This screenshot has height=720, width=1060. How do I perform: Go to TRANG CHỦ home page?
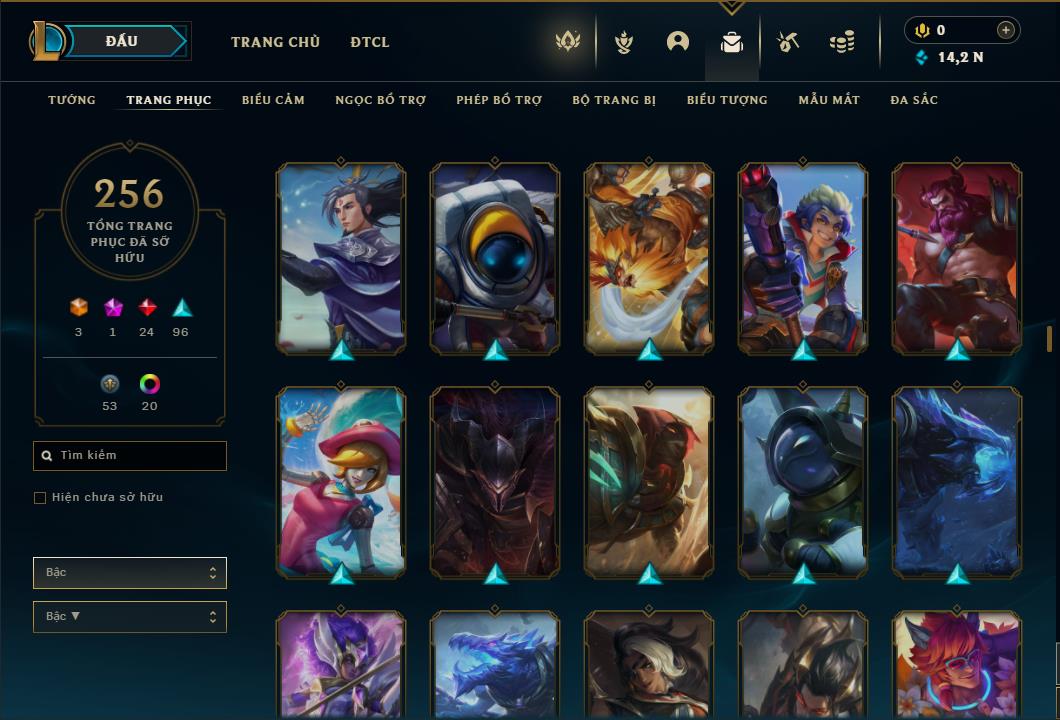(275, 42)
